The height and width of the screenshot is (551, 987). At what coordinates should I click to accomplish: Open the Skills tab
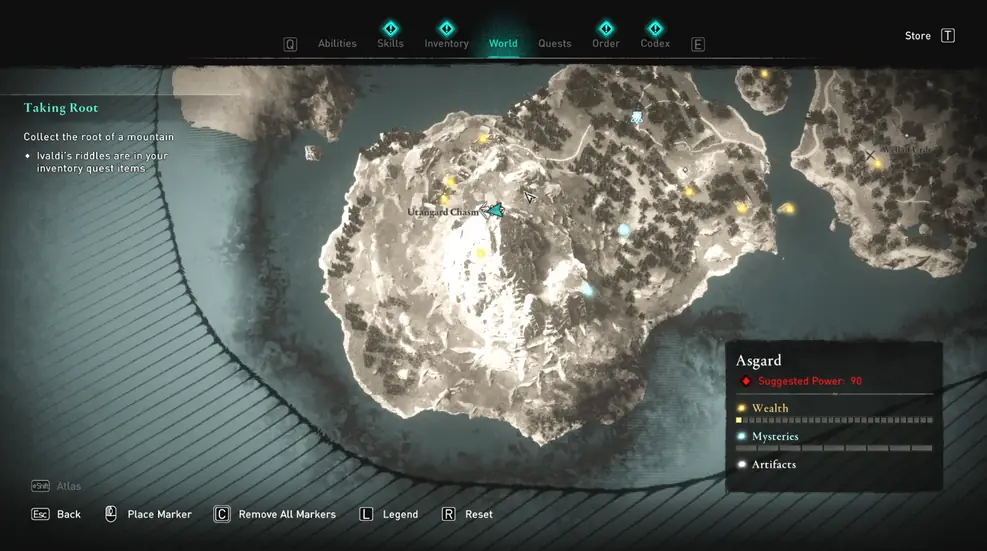390,43
